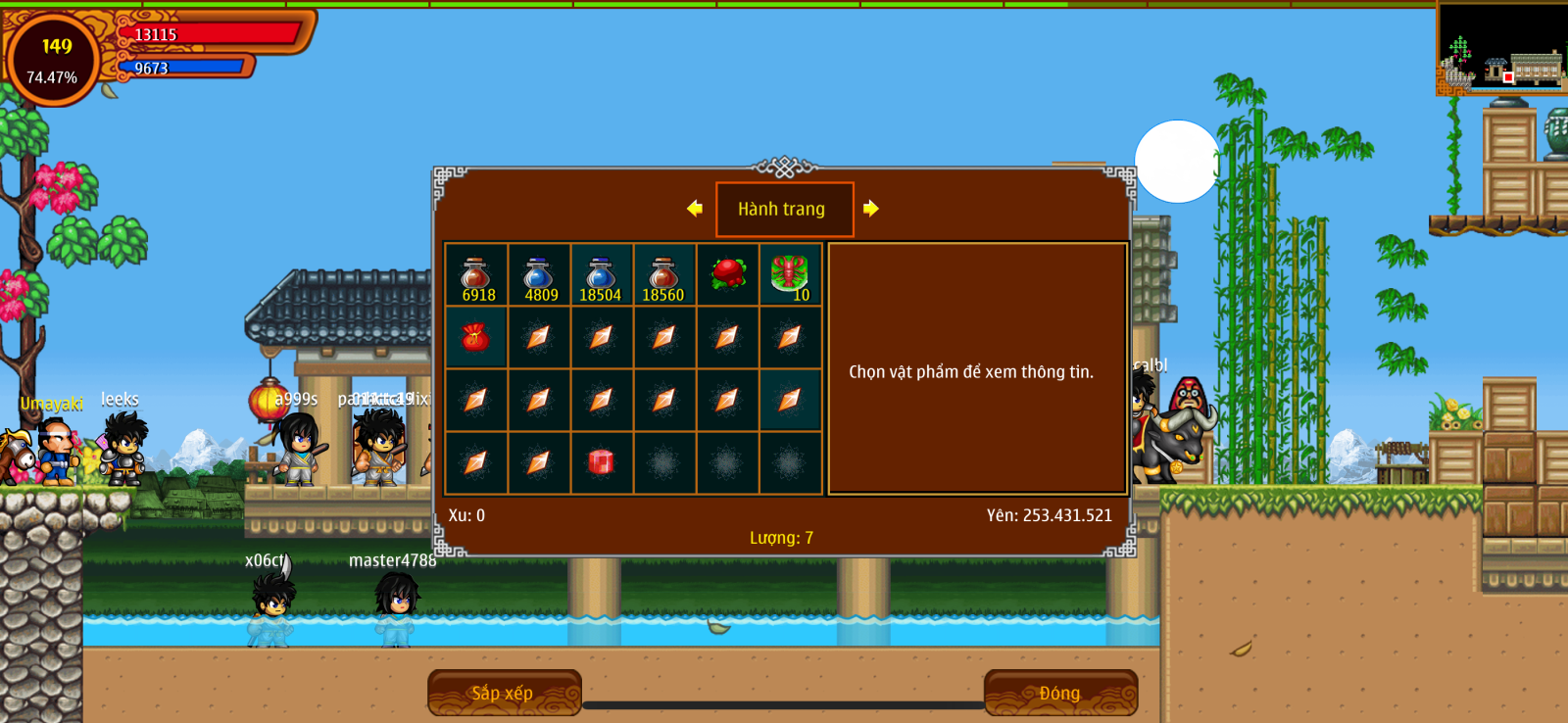
Task: Click the Hành trang tab header
Action: point(784,209)
